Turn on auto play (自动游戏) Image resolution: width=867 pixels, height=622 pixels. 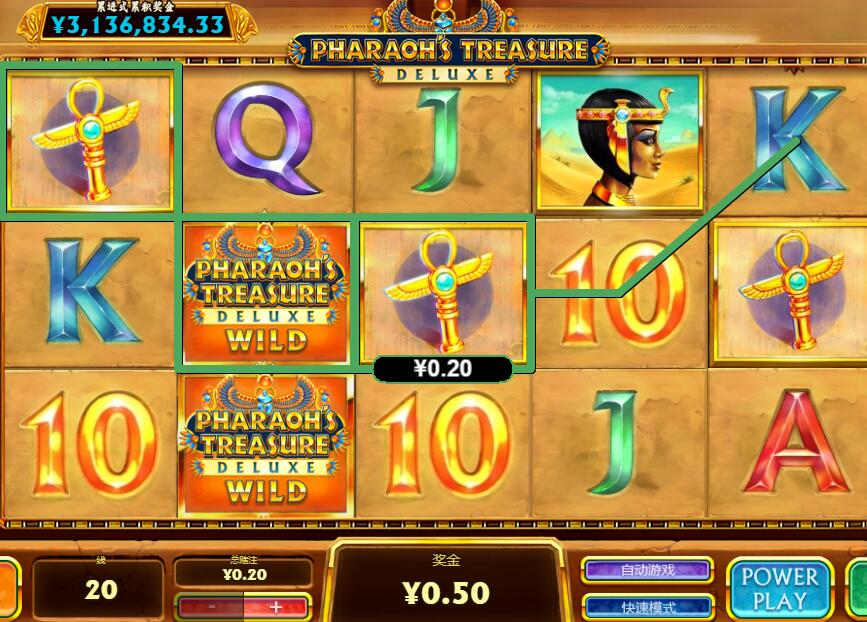pyautogui.click(x=647, y=570)
